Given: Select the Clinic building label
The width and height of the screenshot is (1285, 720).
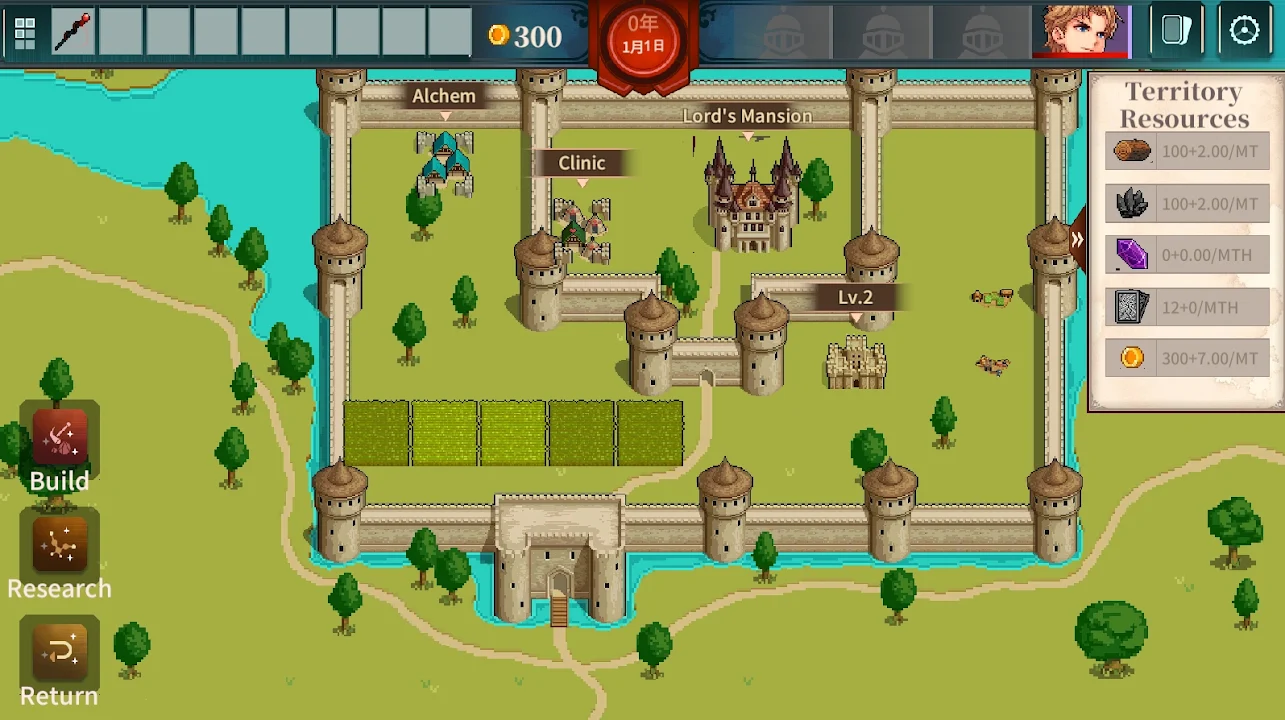Looking at the screenshot, I should pos(582,163).
